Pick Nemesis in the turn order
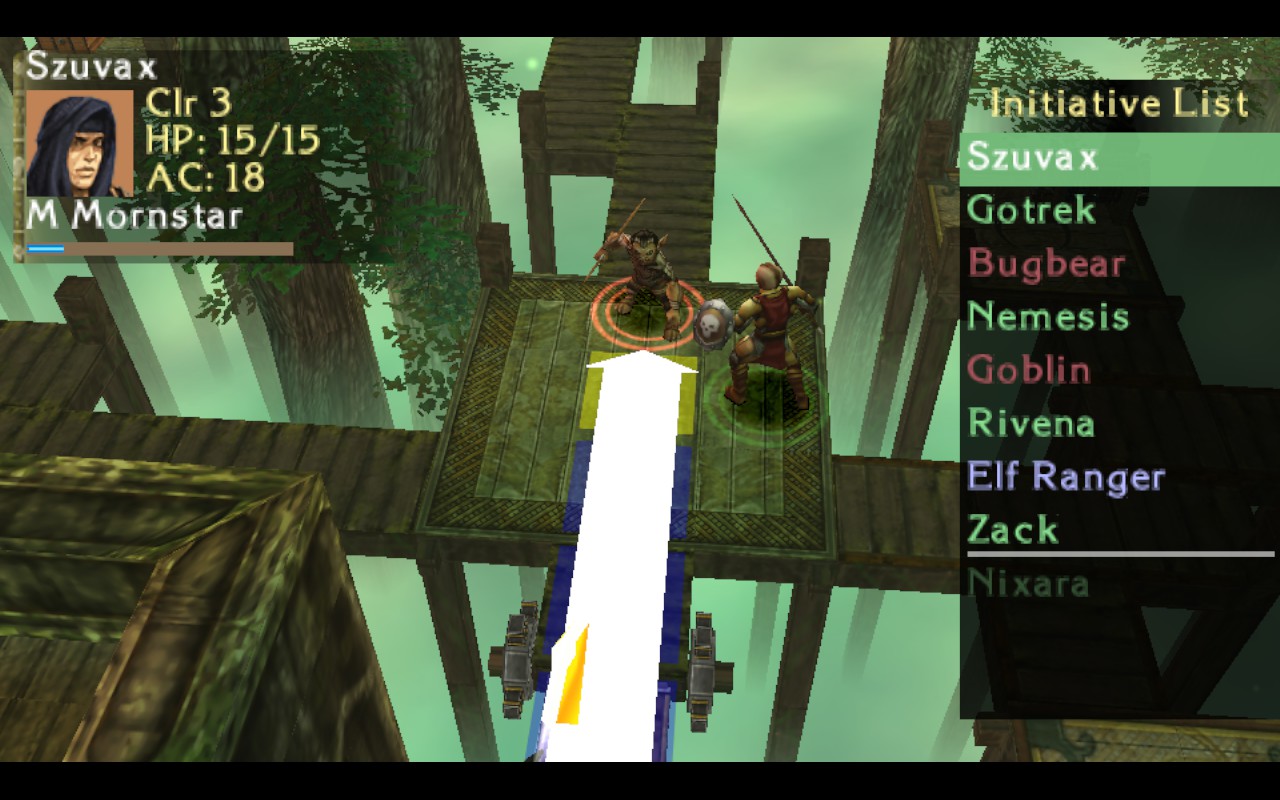Viewport: 1280px width, 800px height. click(x=1048, y=317)
